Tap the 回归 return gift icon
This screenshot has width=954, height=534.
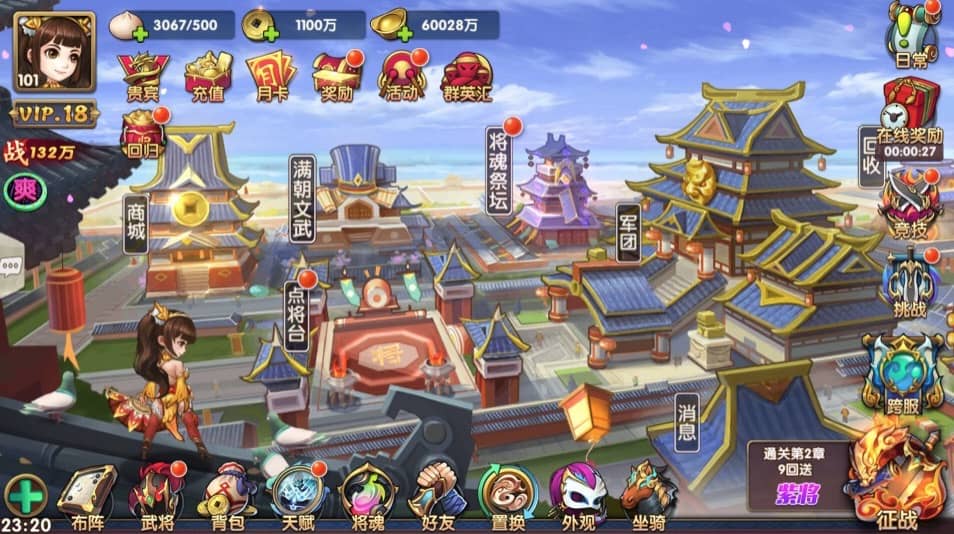pyautogui.click(x=143, y=135)
